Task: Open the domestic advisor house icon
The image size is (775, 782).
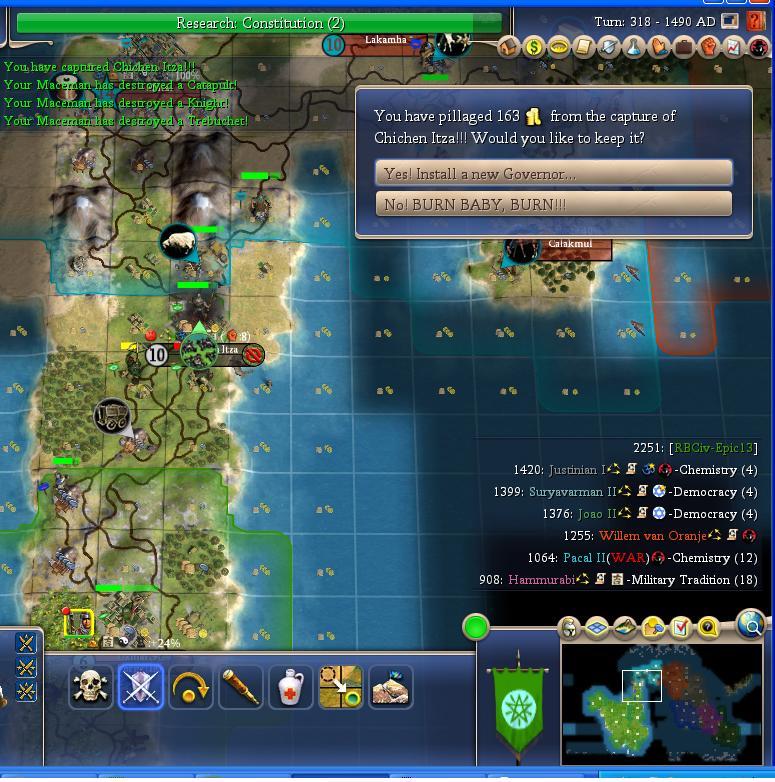Action: [509, 47]
